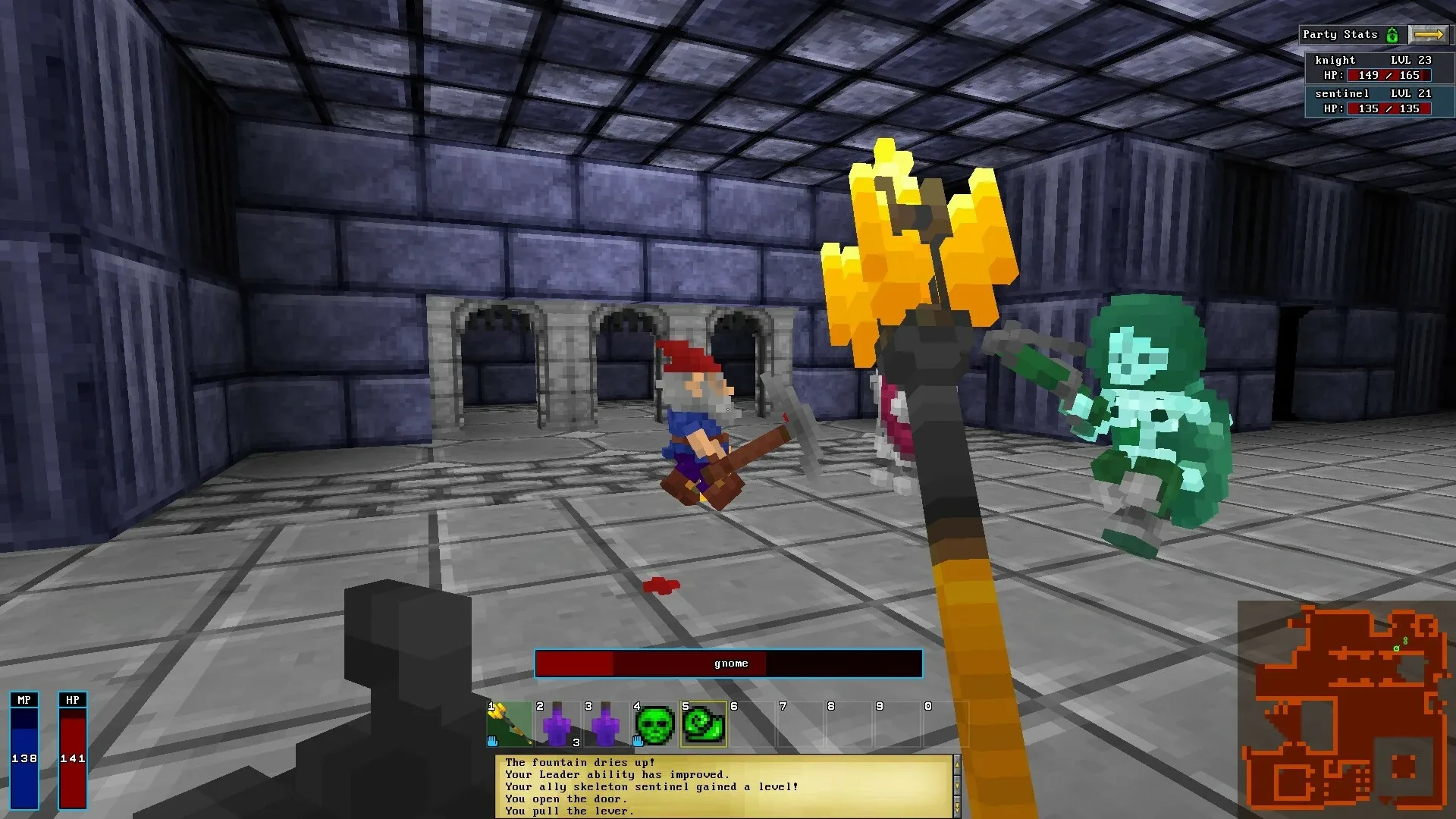Toggle the blue hand marker on slot 4
Screen dimensions: 1456x819
637,740
